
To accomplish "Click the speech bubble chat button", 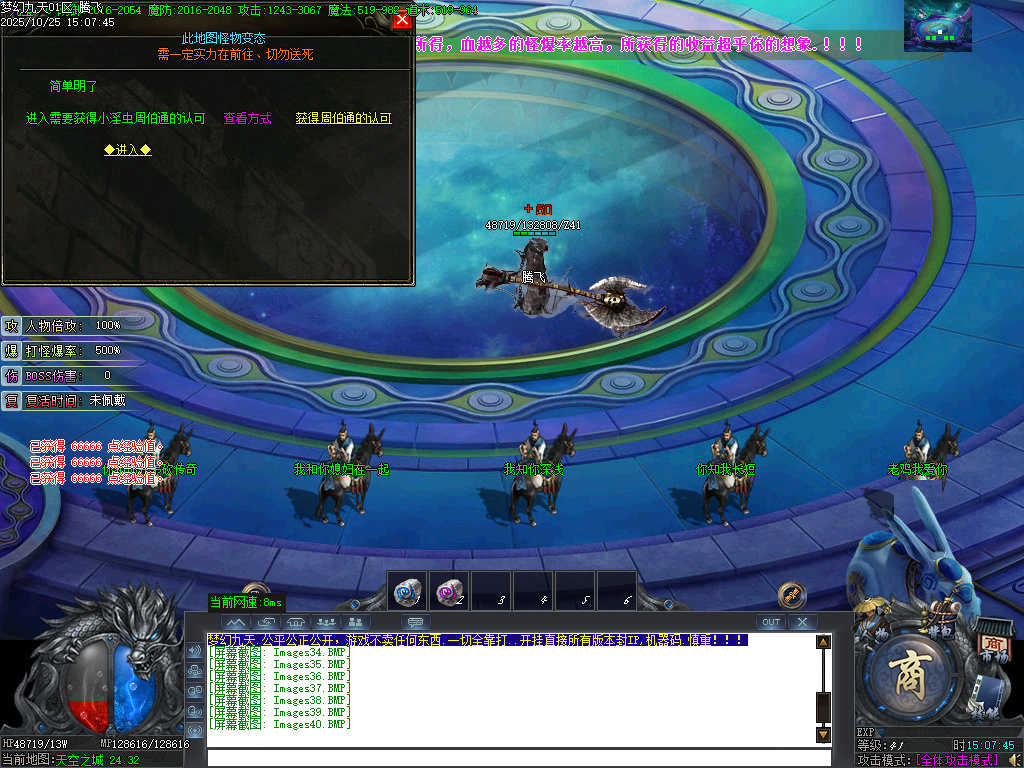I will (414, 622).
